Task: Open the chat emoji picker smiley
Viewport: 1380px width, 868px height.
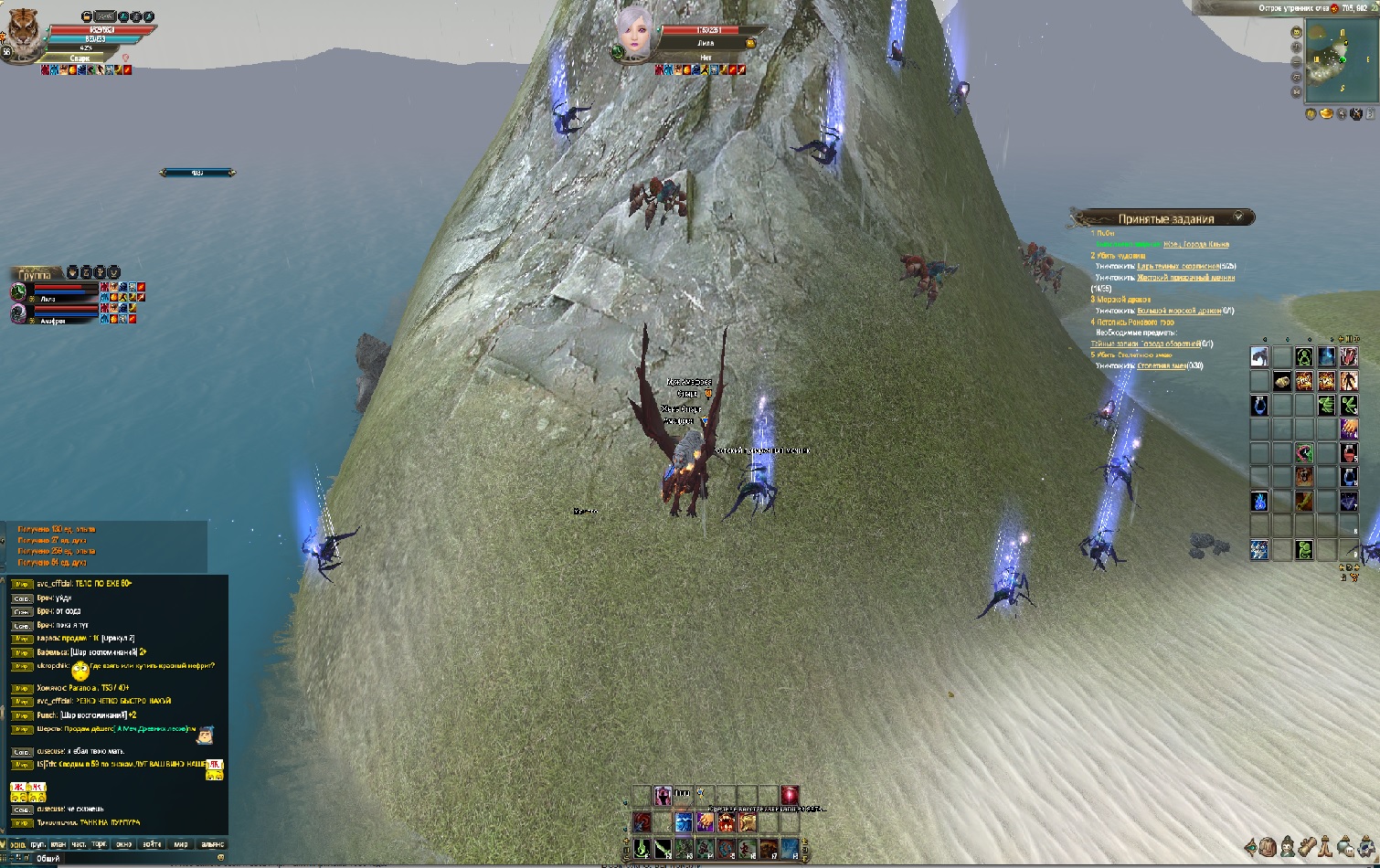Action: pos(220,858)
